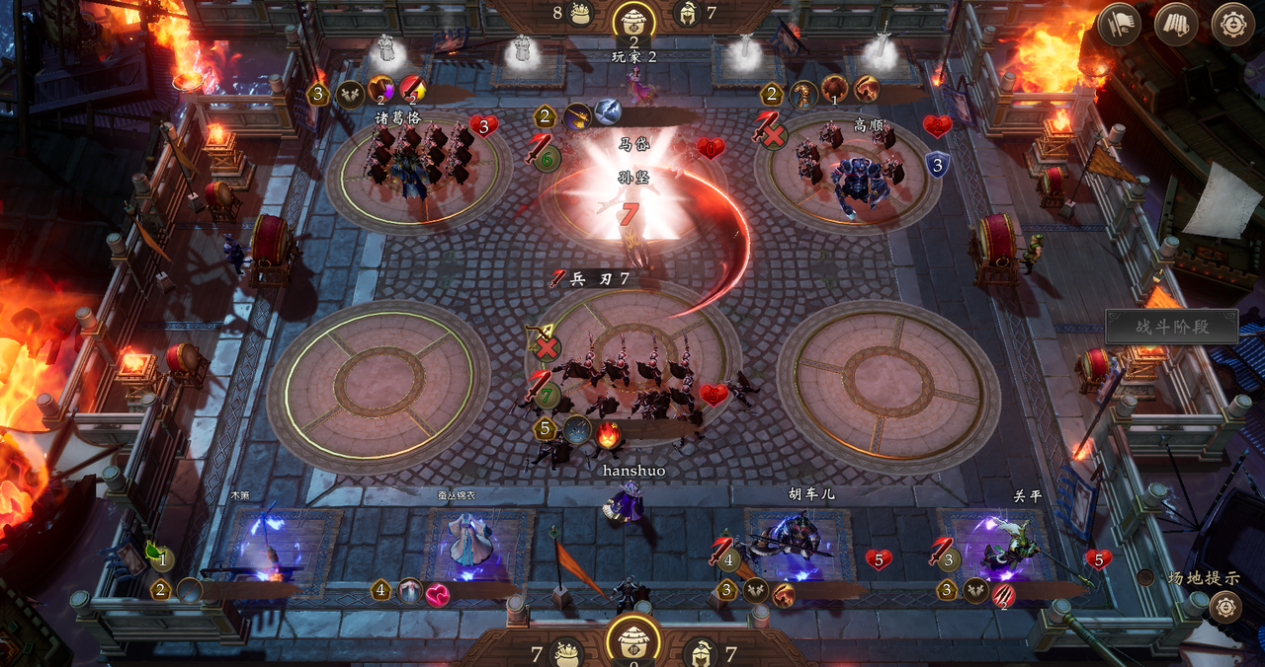Viewport: 1265px width, 667px height.
Task: Open the settings gear menu
Action: click(1232, 24)
